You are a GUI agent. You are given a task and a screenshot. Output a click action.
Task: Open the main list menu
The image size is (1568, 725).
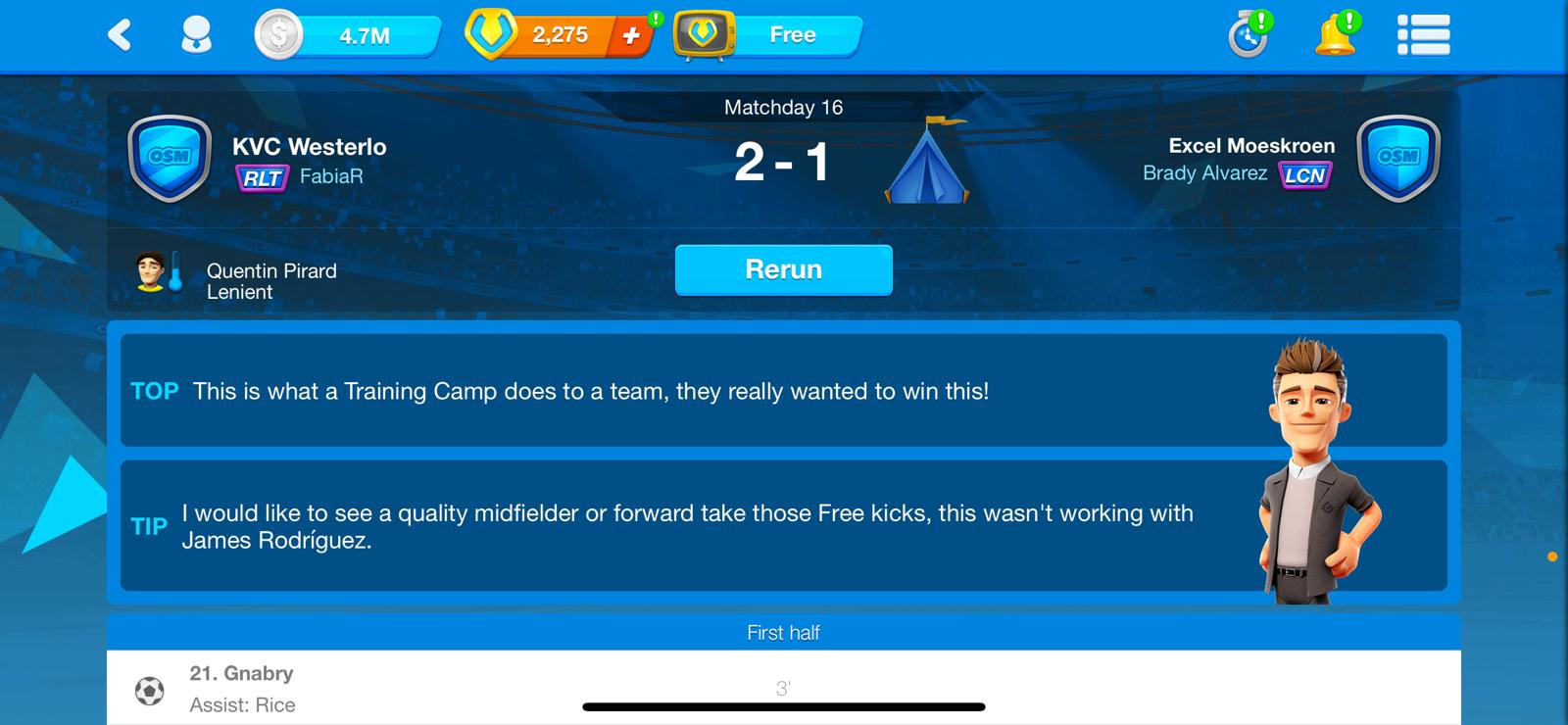(x=1423, y=35)
